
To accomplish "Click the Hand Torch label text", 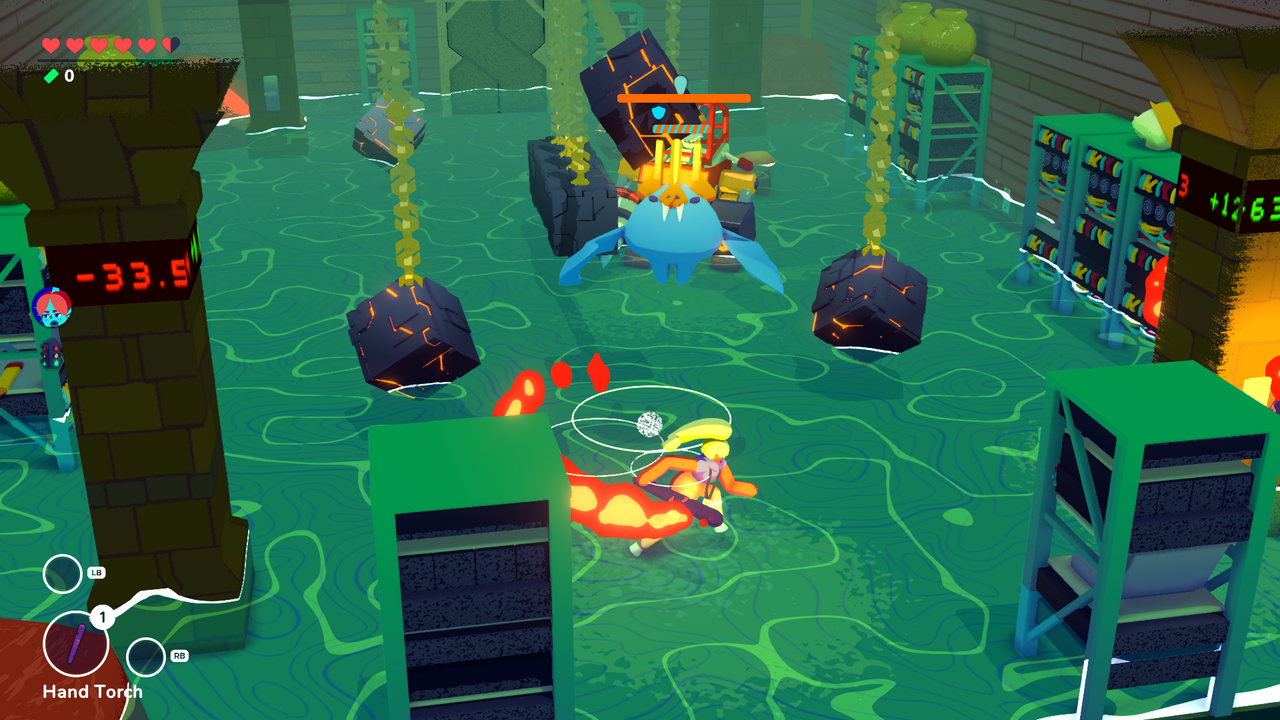I will click(x=92, y=692).
